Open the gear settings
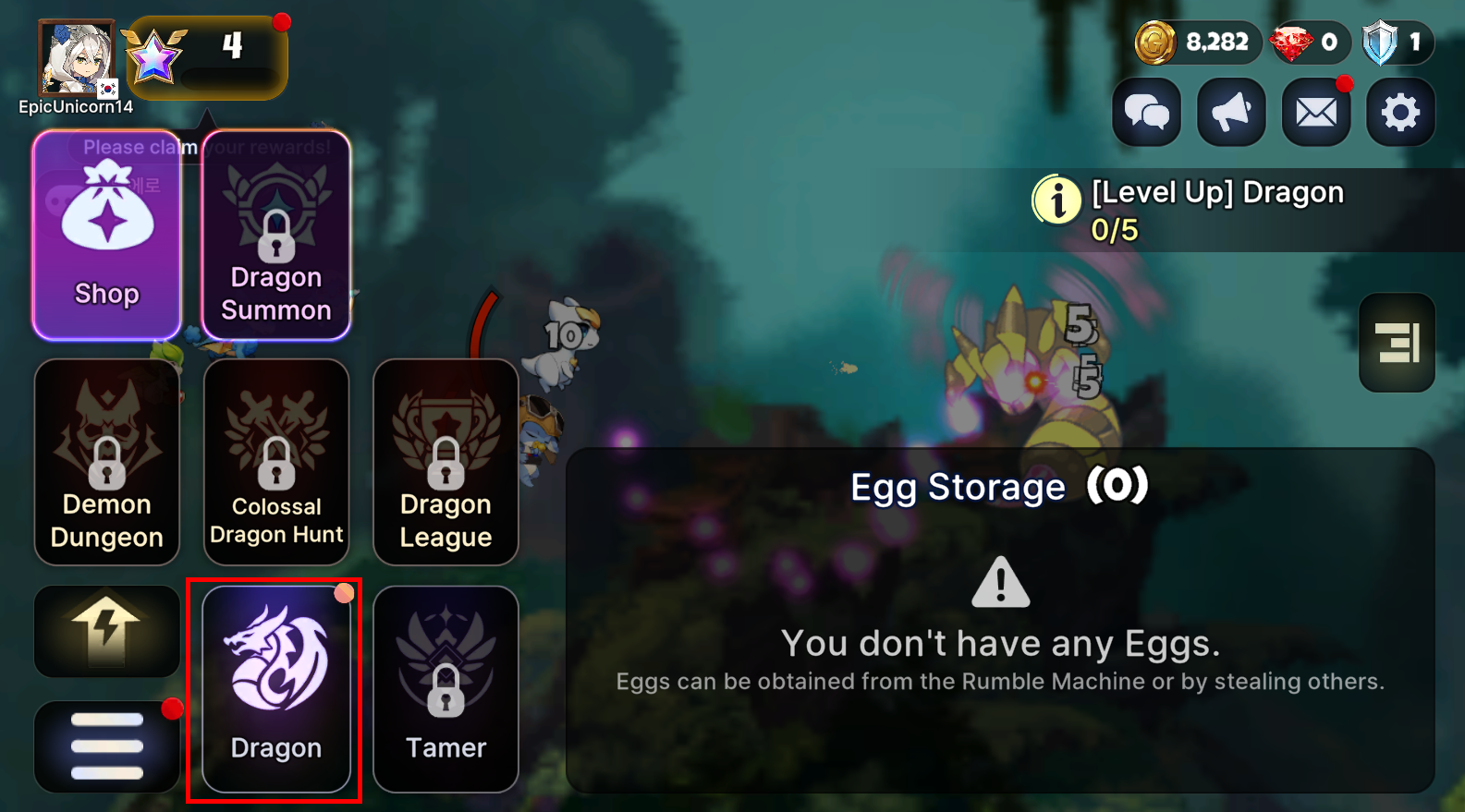The width and height of the screenshot is (1465, 812). (1400, 113)
